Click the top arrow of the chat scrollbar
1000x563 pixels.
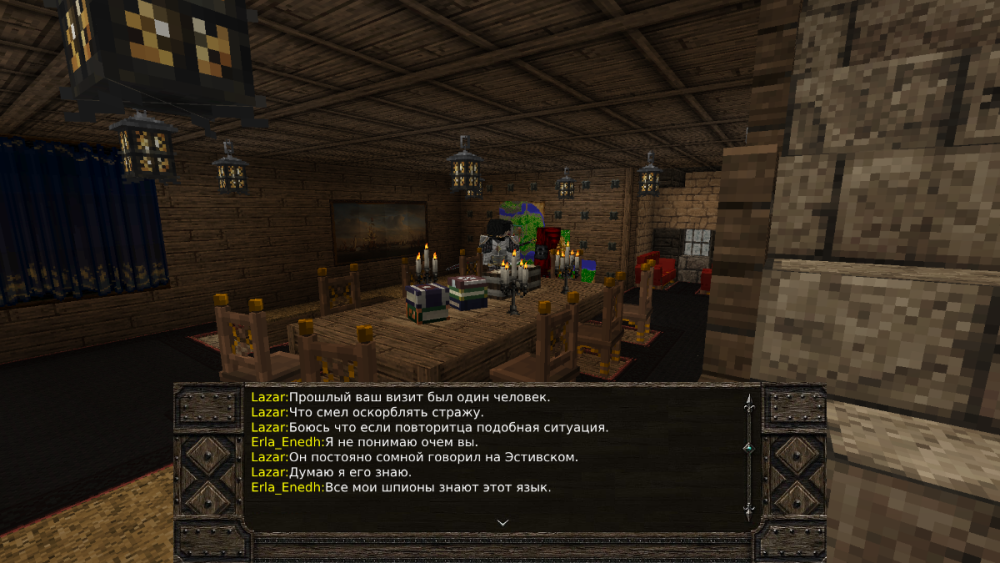(x=747, y=402)
